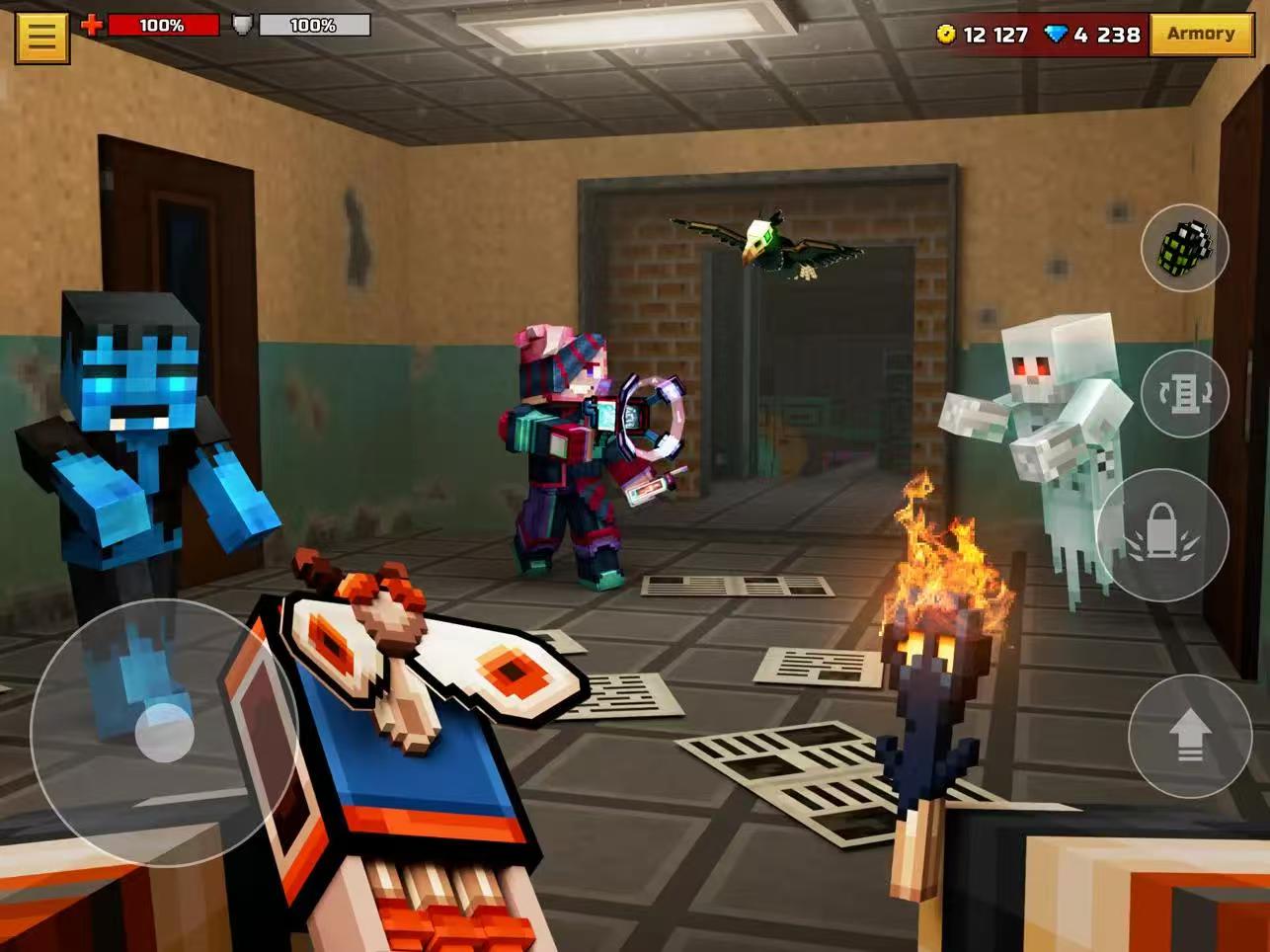Tap the reload weapon button

1184,393
